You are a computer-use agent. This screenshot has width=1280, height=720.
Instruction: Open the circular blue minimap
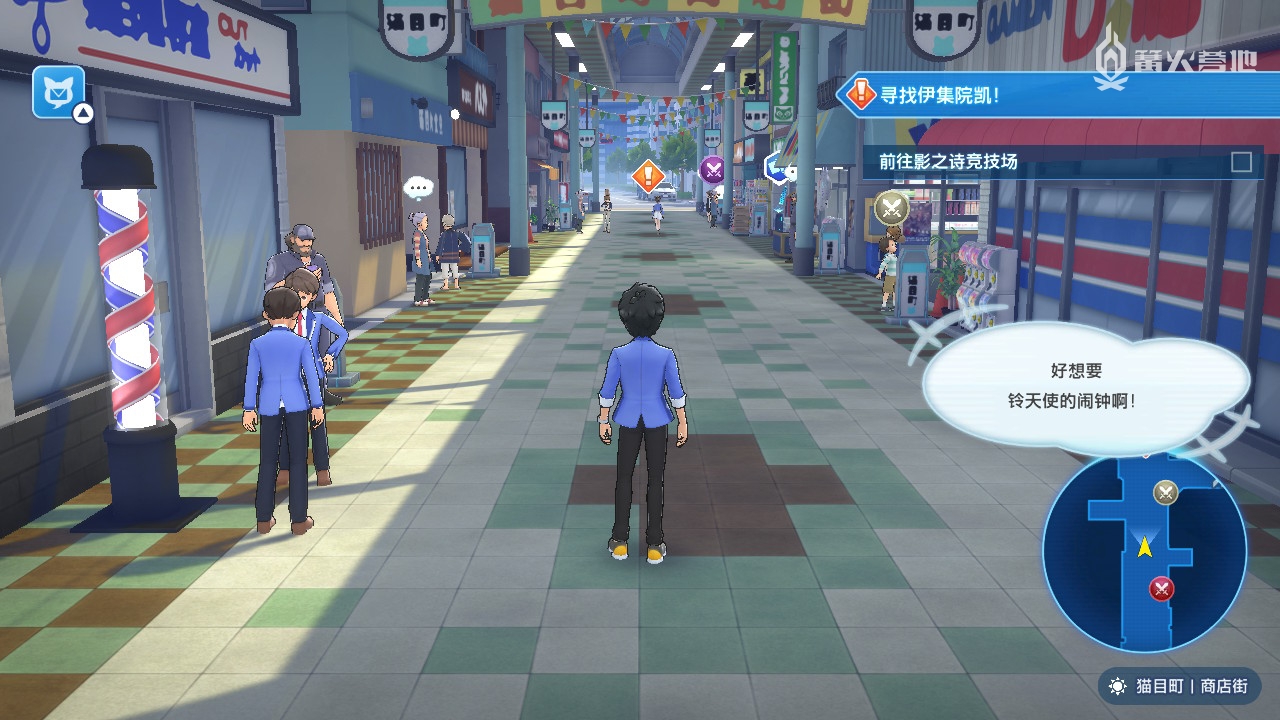[1144, 551]
